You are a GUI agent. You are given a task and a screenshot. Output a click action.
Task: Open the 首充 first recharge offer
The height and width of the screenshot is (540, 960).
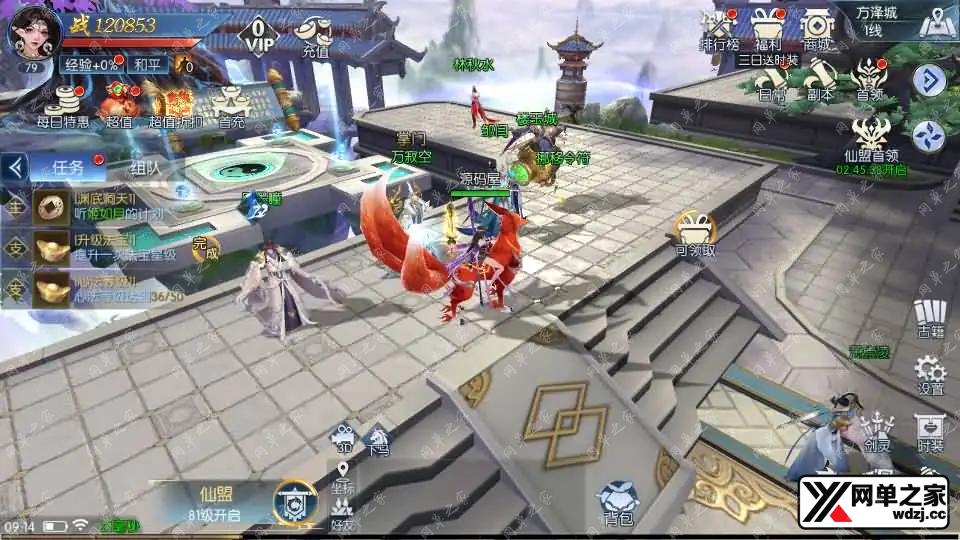click(x=231, y=105)
